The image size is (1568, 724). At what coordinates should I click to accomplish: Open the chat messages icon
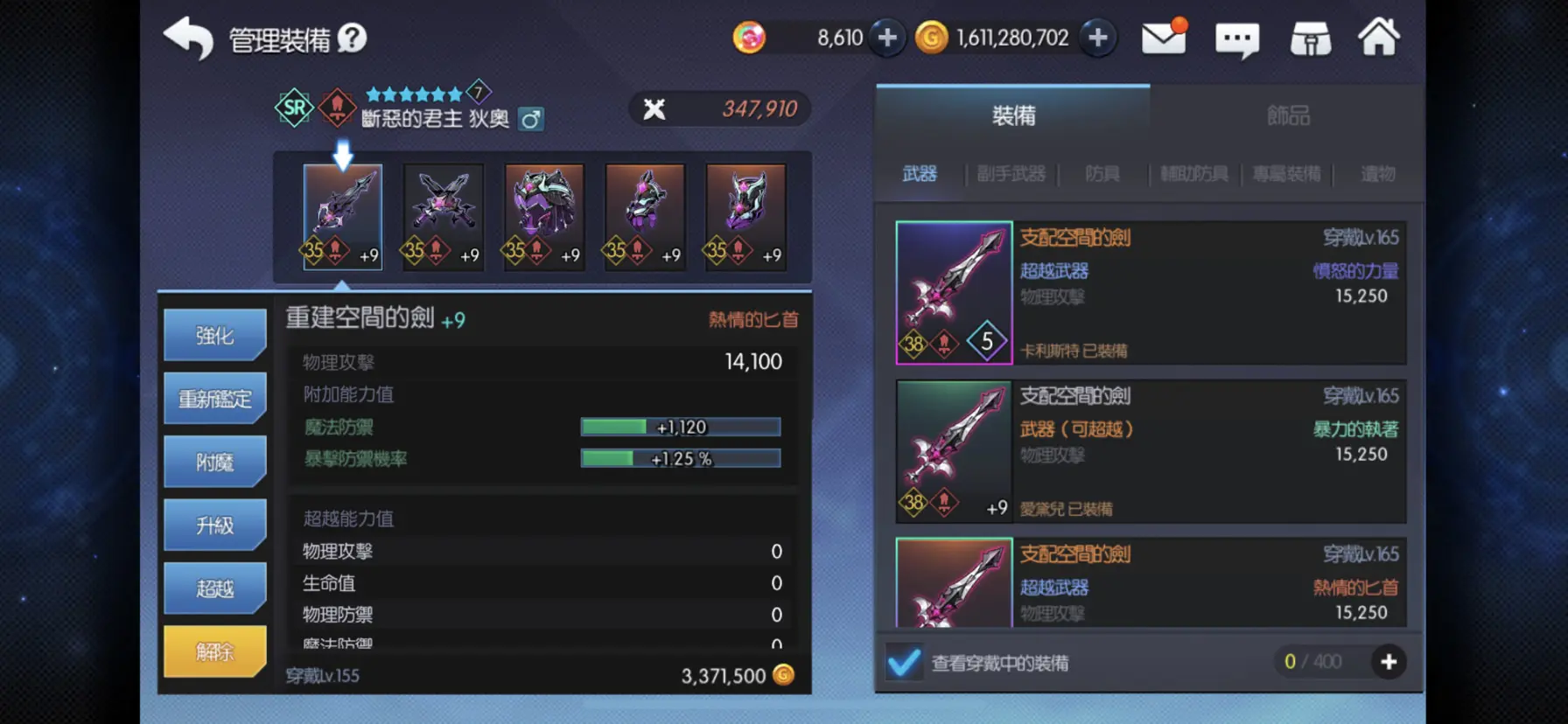[1236, 38]
